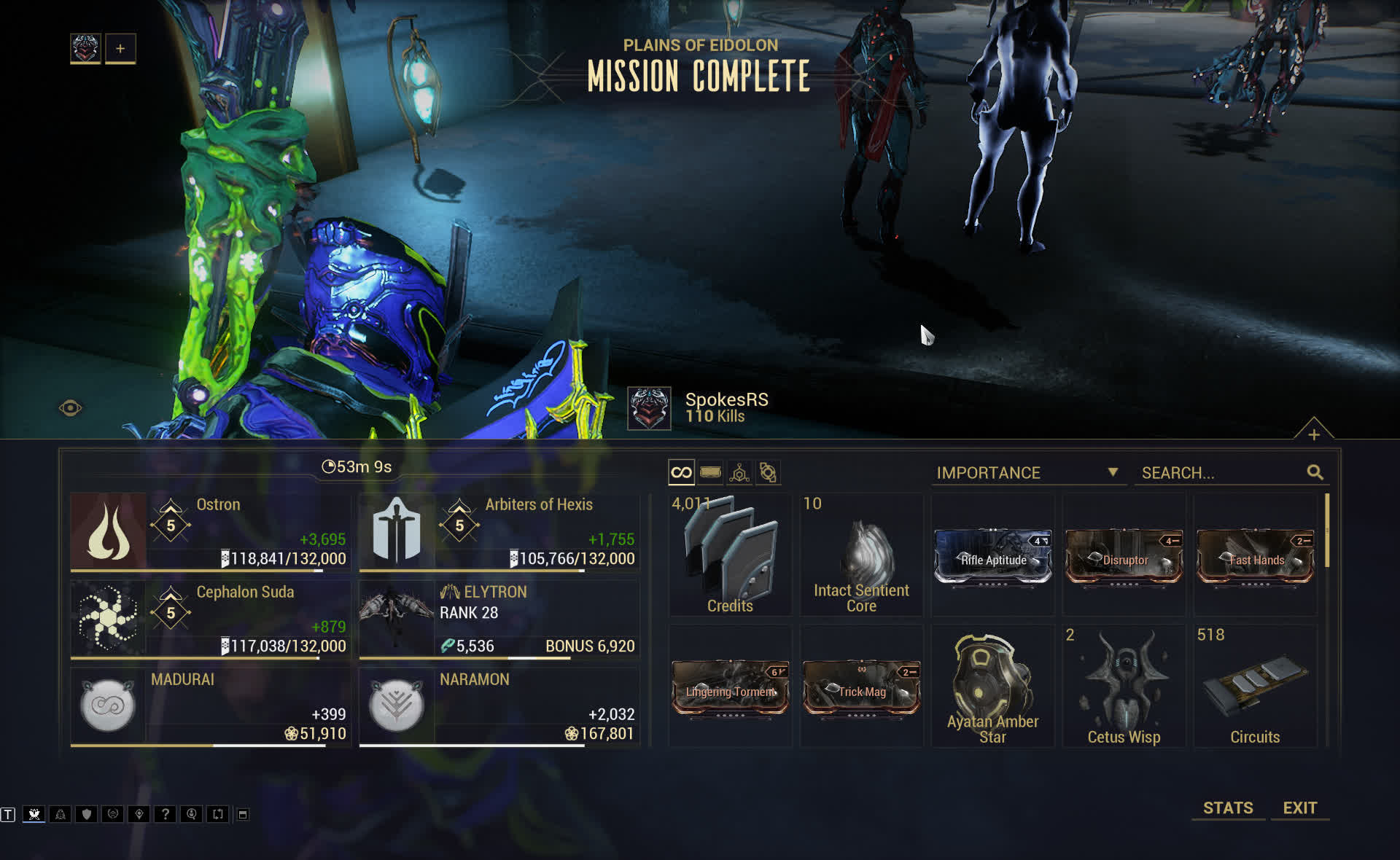Click the reward search field
The image size is (1400, 860).
[1222, 472]
